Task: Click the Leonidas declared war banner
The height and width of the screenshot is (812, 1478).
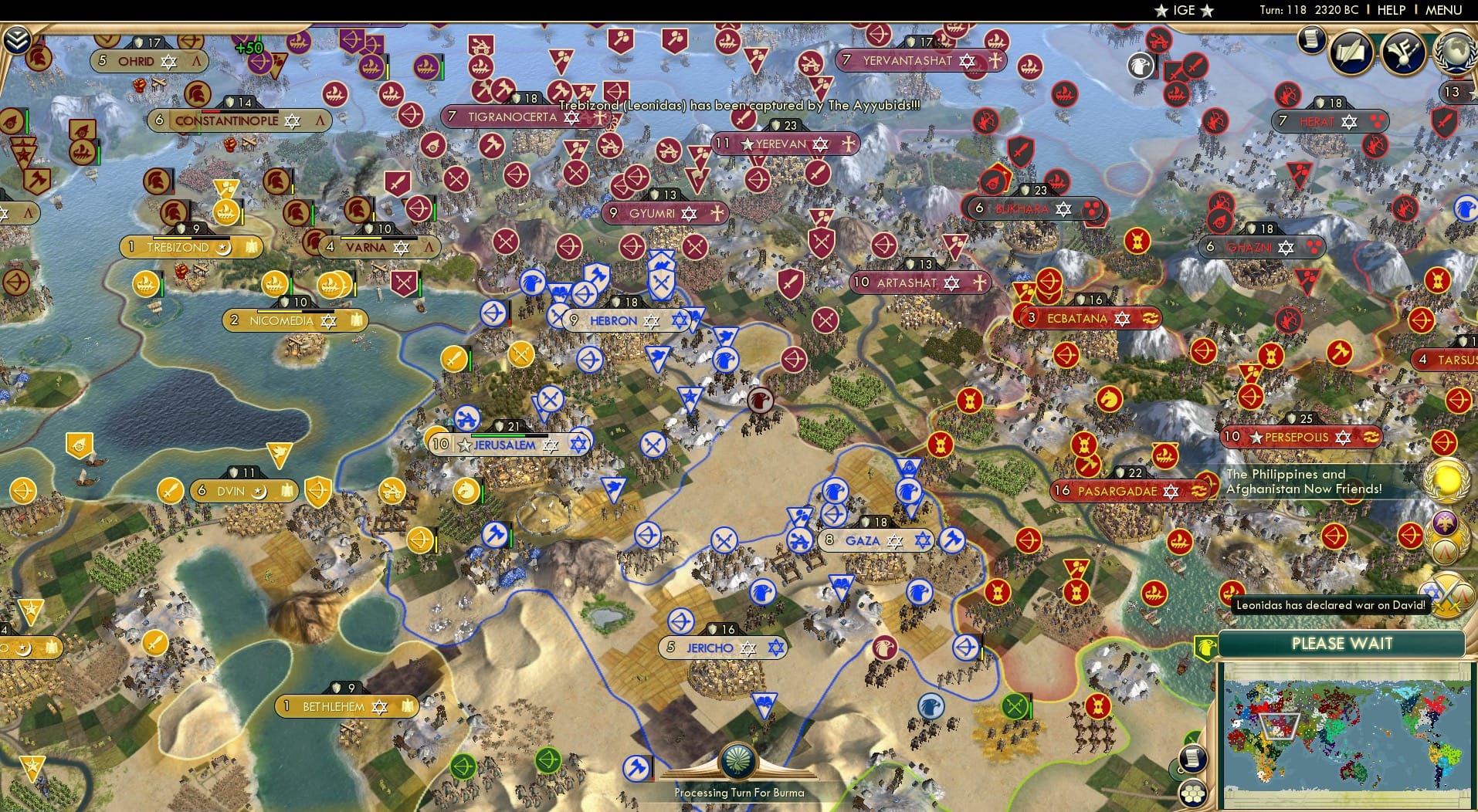Action: point(1329,605)
